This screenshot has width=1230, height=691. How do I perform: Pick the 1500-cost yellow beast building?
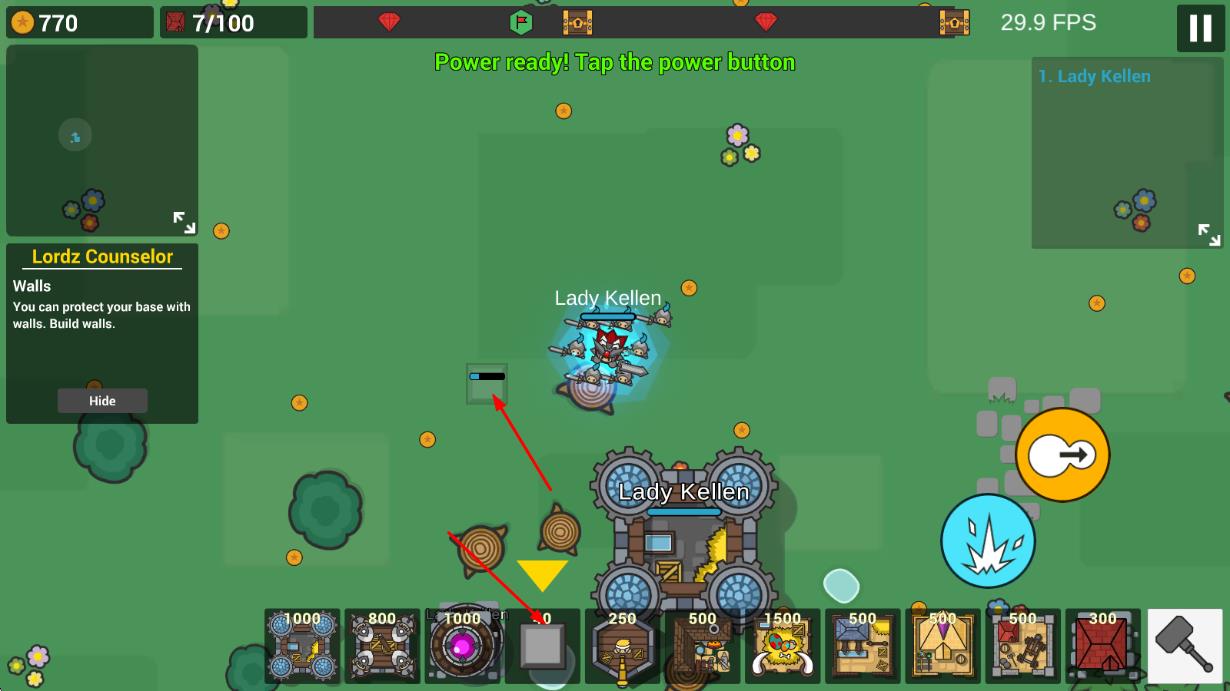point(782,646)
